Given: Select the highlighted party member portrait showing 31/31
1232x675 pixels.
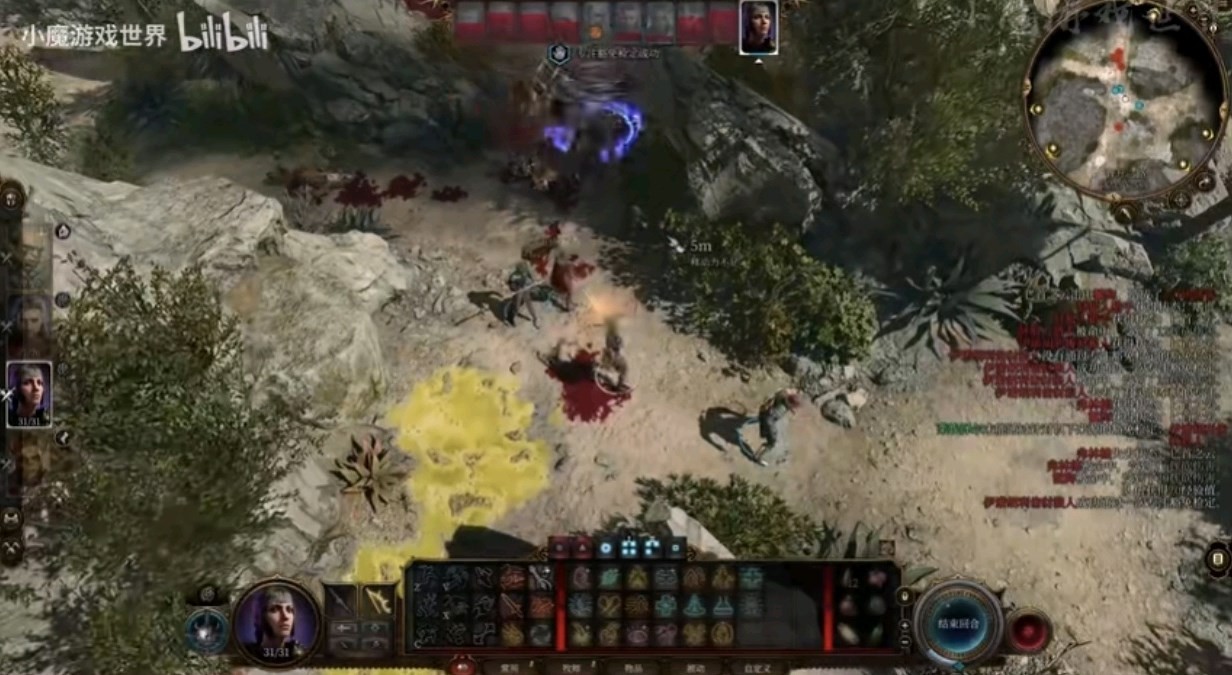Looking at the screenshot, I should (29, 393).
